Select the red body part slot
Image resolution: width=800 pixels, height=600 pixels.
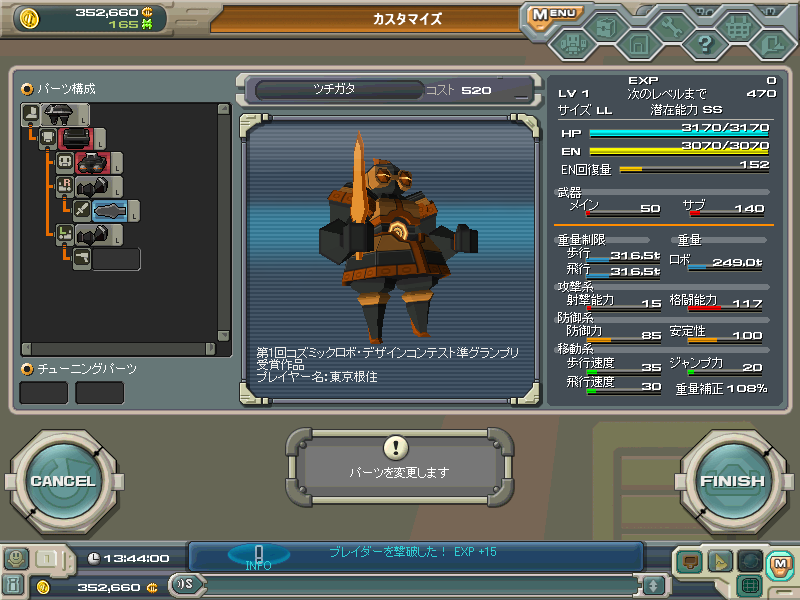pos(76,138)
